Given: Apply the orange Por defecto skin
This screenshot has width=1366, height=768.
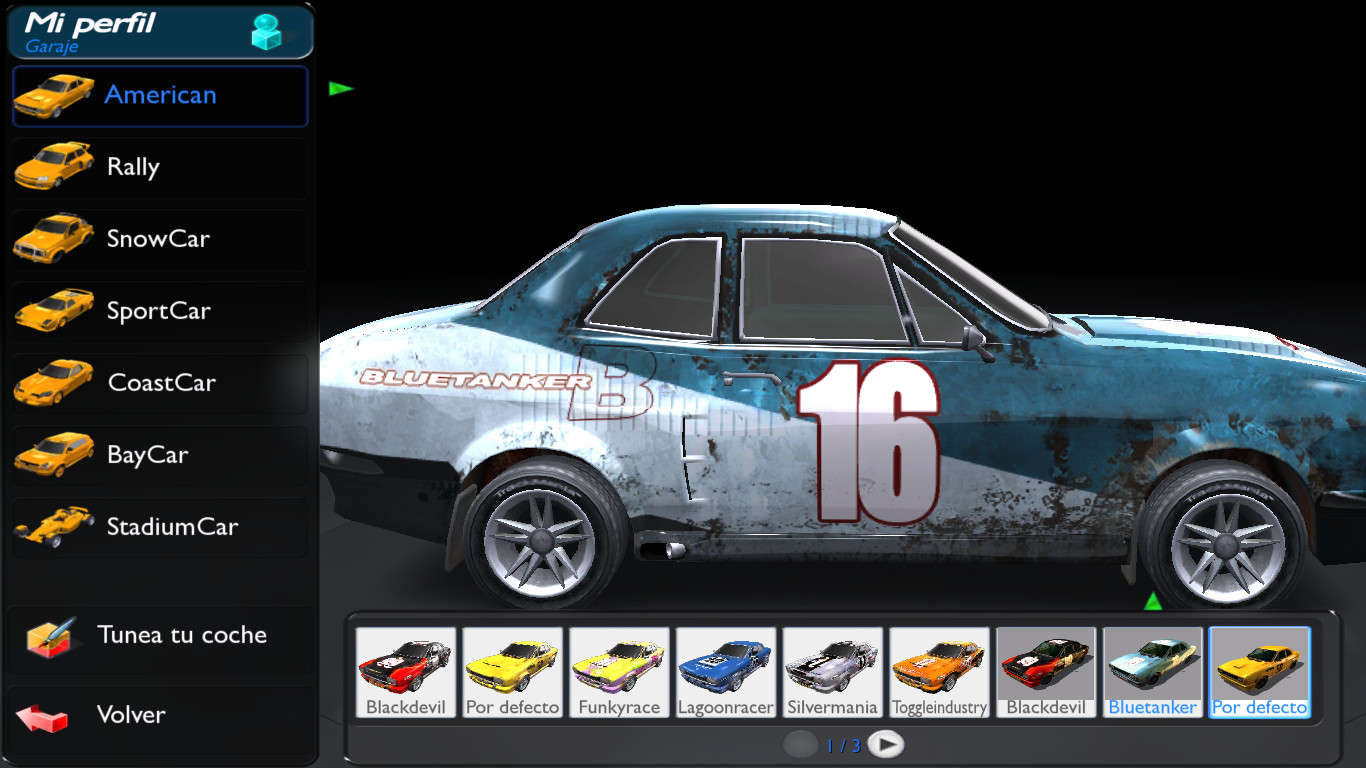Looking at the screenshot, I should coord(1260,665).
